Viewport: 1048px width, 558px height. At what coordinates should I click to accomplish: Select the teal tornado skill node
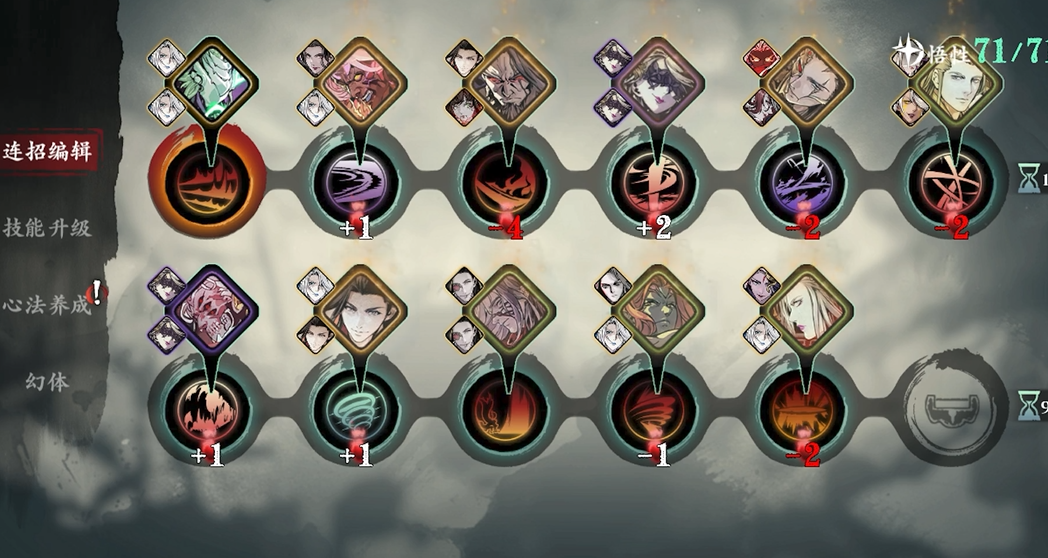(x=358, y=408)
